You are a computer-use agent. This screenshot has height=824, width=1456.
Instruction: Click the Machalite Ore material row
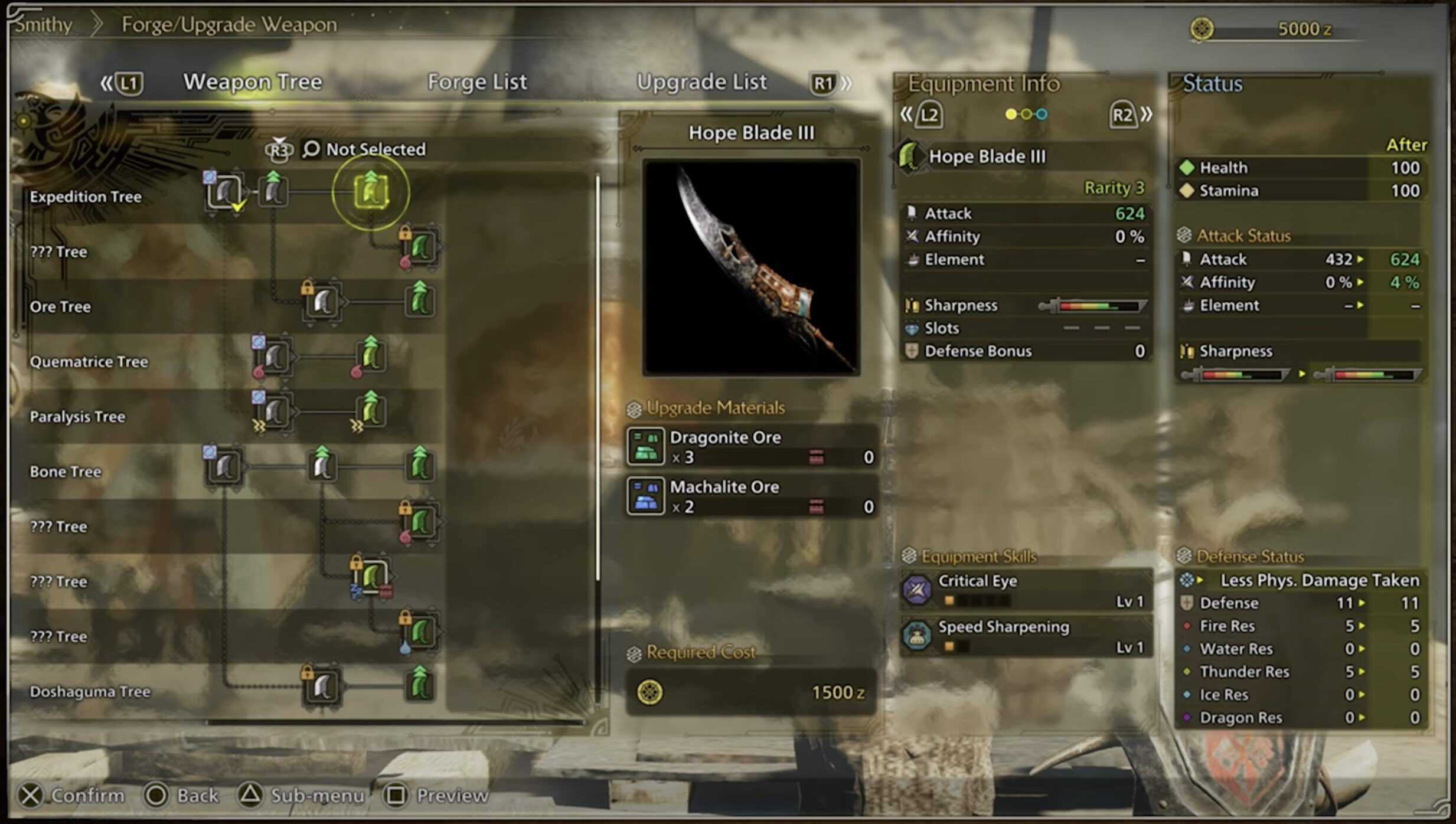[750, 496]
